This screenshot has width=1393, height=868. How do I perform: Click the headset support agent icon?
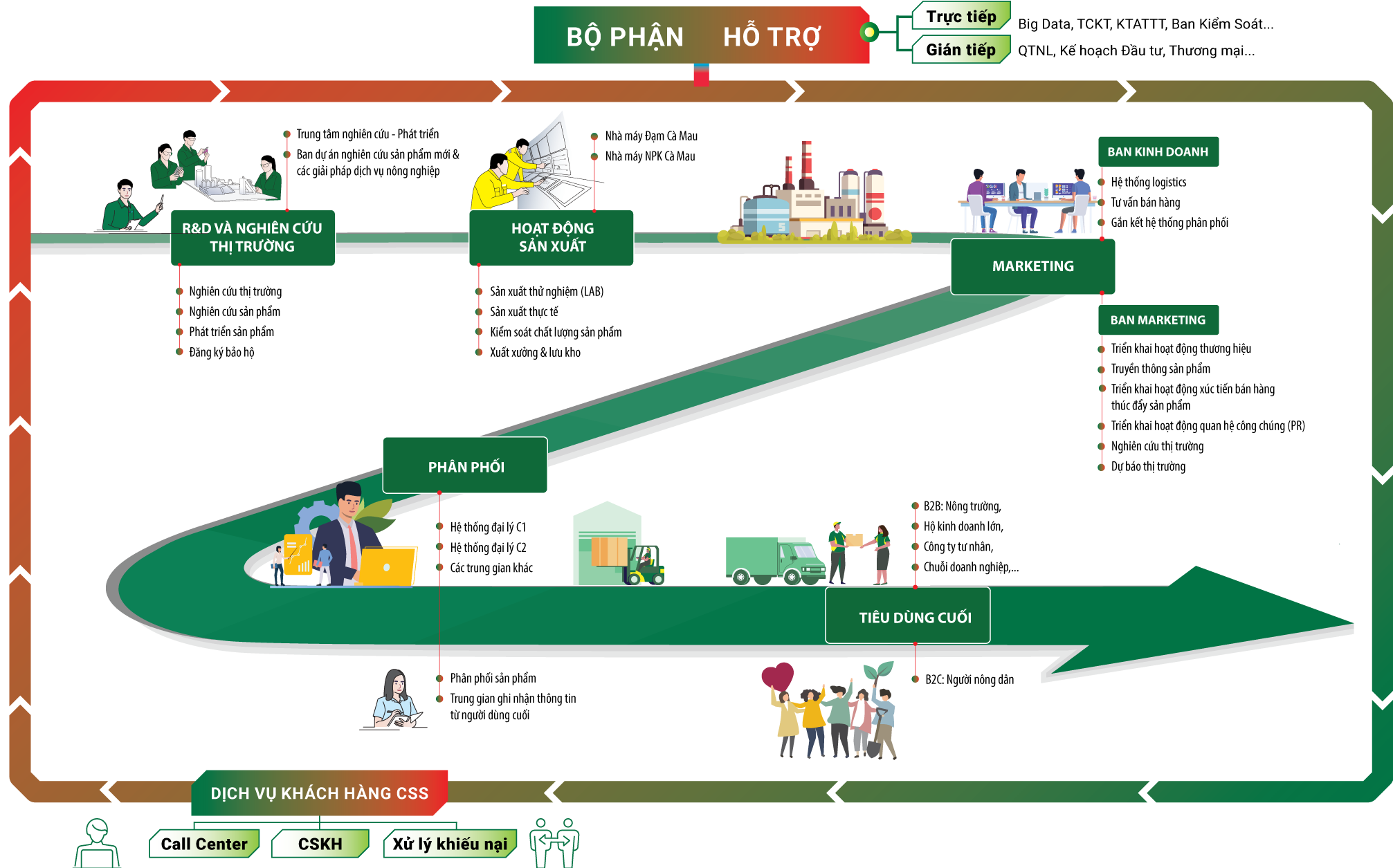click(97, 844)
